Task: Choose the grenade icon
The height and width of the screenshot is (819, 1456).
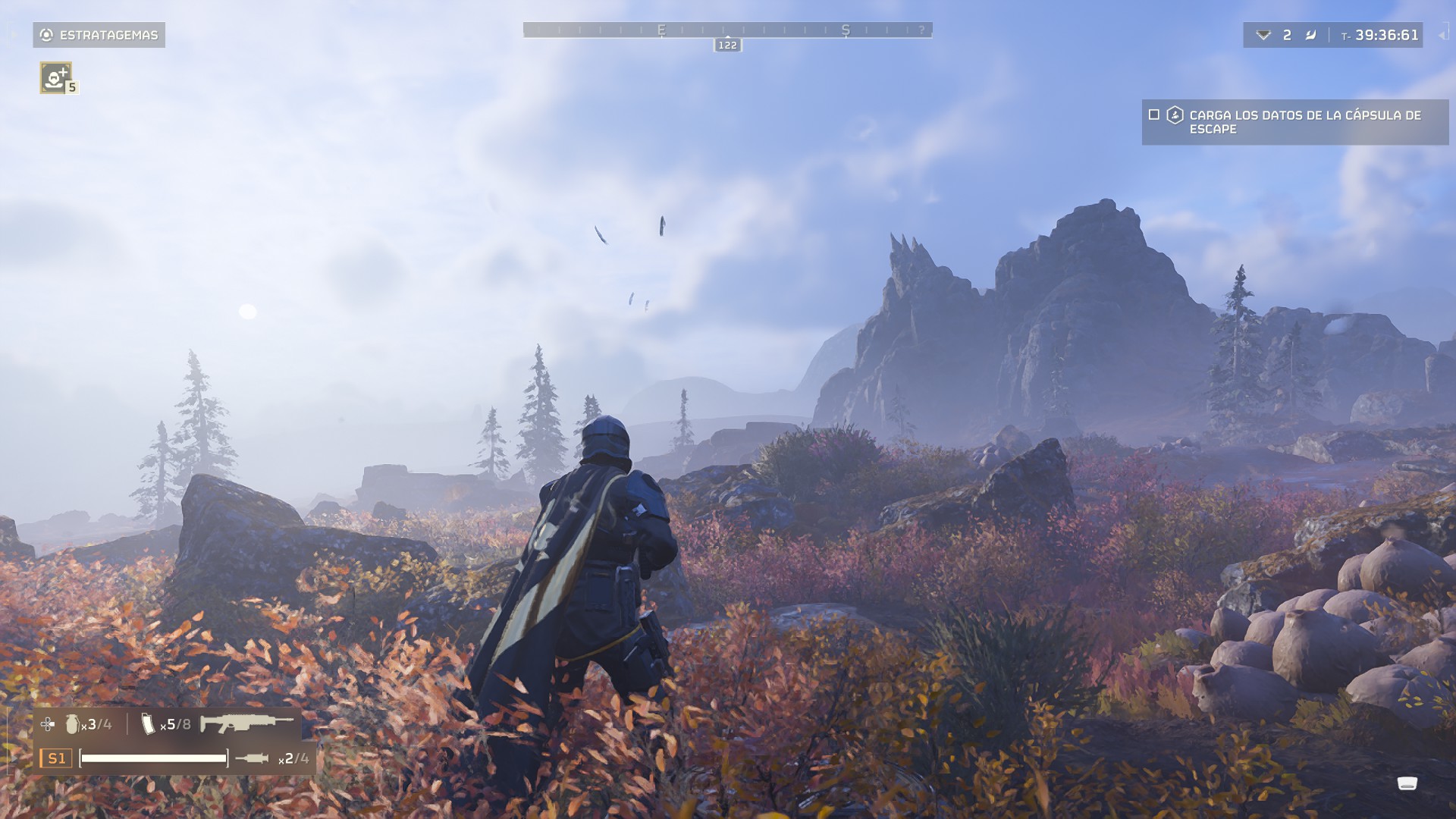Action: tap(72, 724)
